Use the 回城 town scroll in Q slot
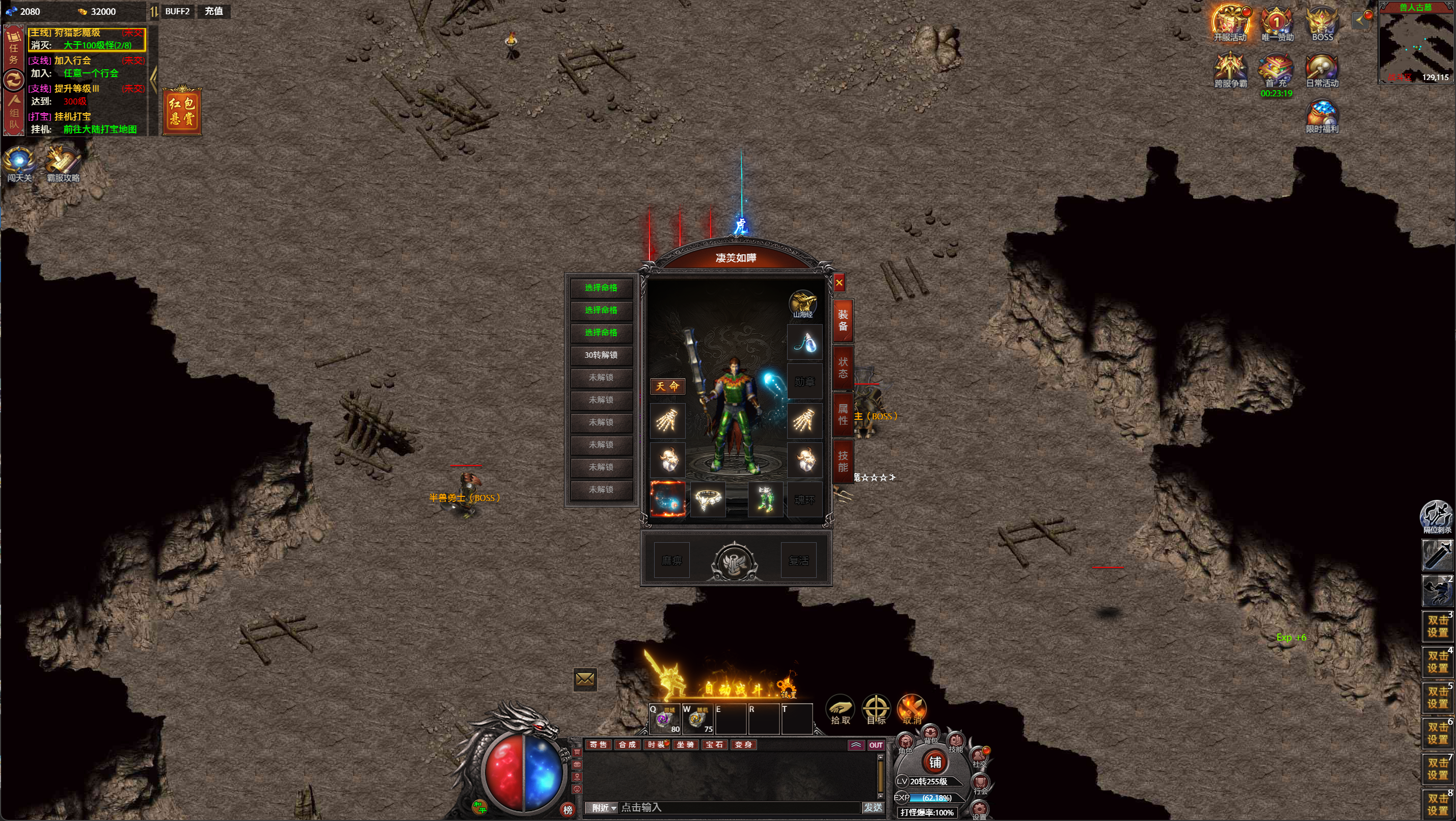Screen dimensions: 1456x821 click(x=665, y=719)
